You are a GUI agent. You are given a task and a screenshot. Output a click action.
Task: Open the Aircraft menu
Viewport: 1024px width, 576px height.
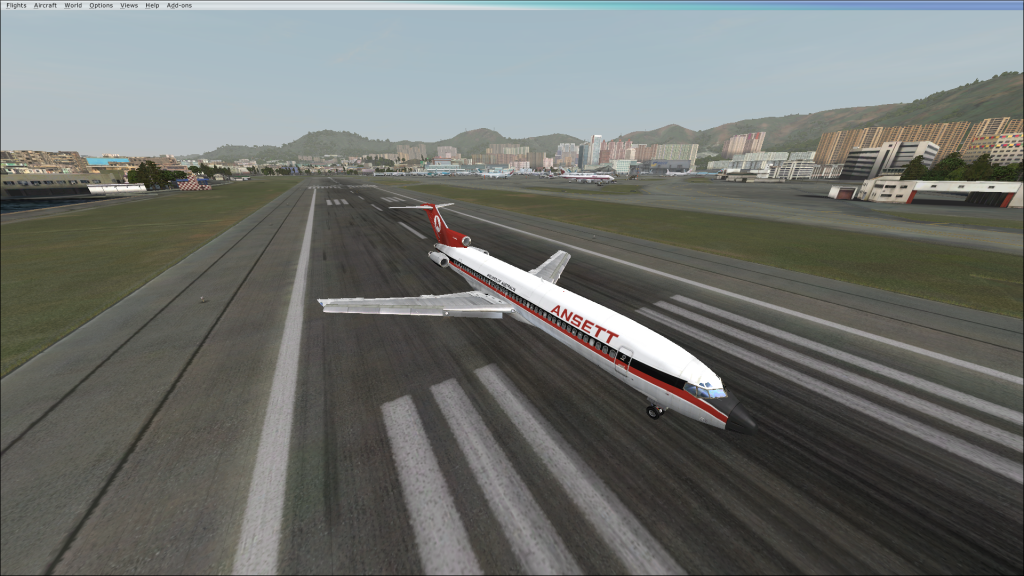click(x=45, y=5)
